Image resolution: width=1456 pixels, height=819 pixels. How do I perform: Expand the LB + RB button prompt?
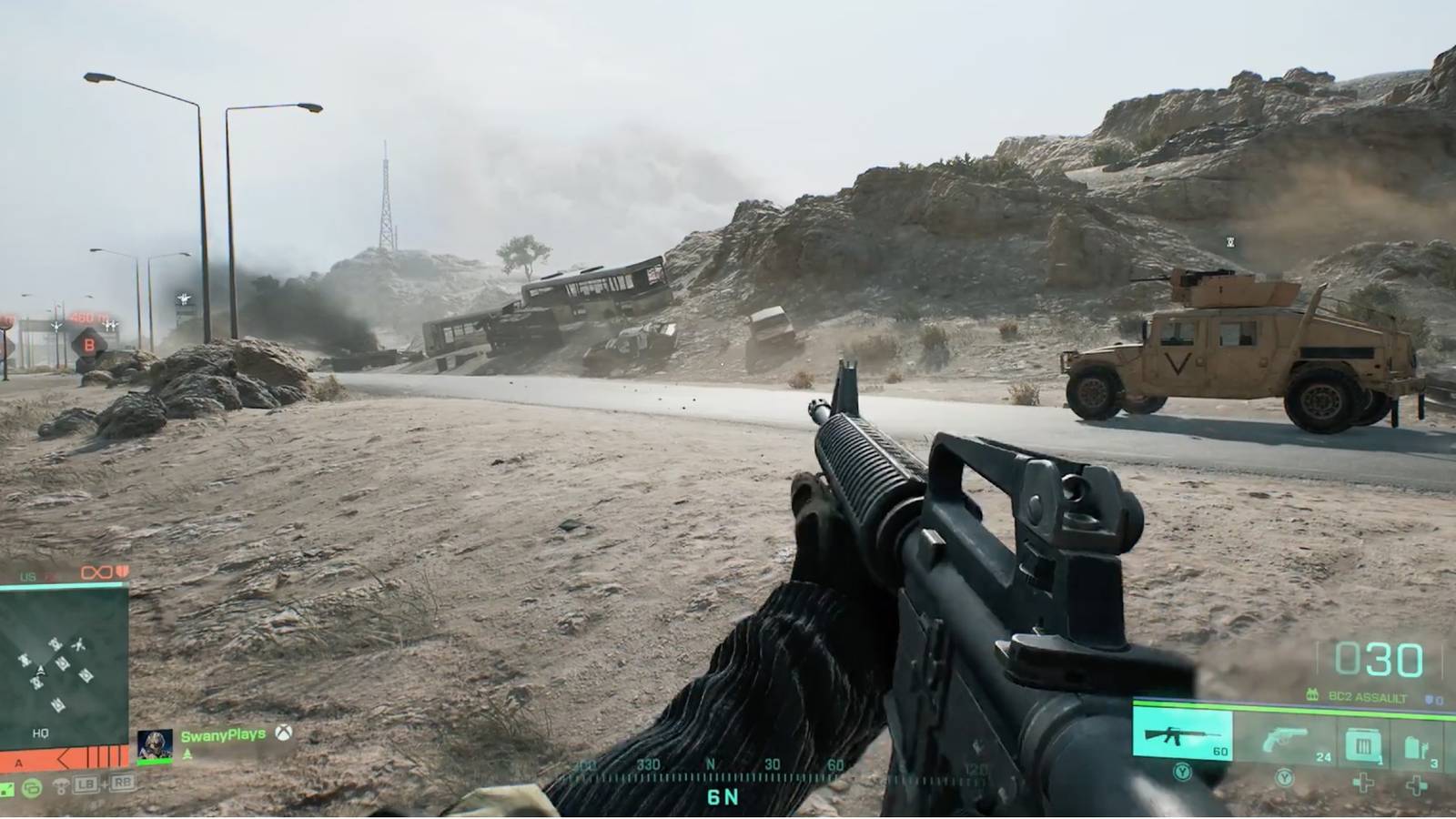pos(103,784)
